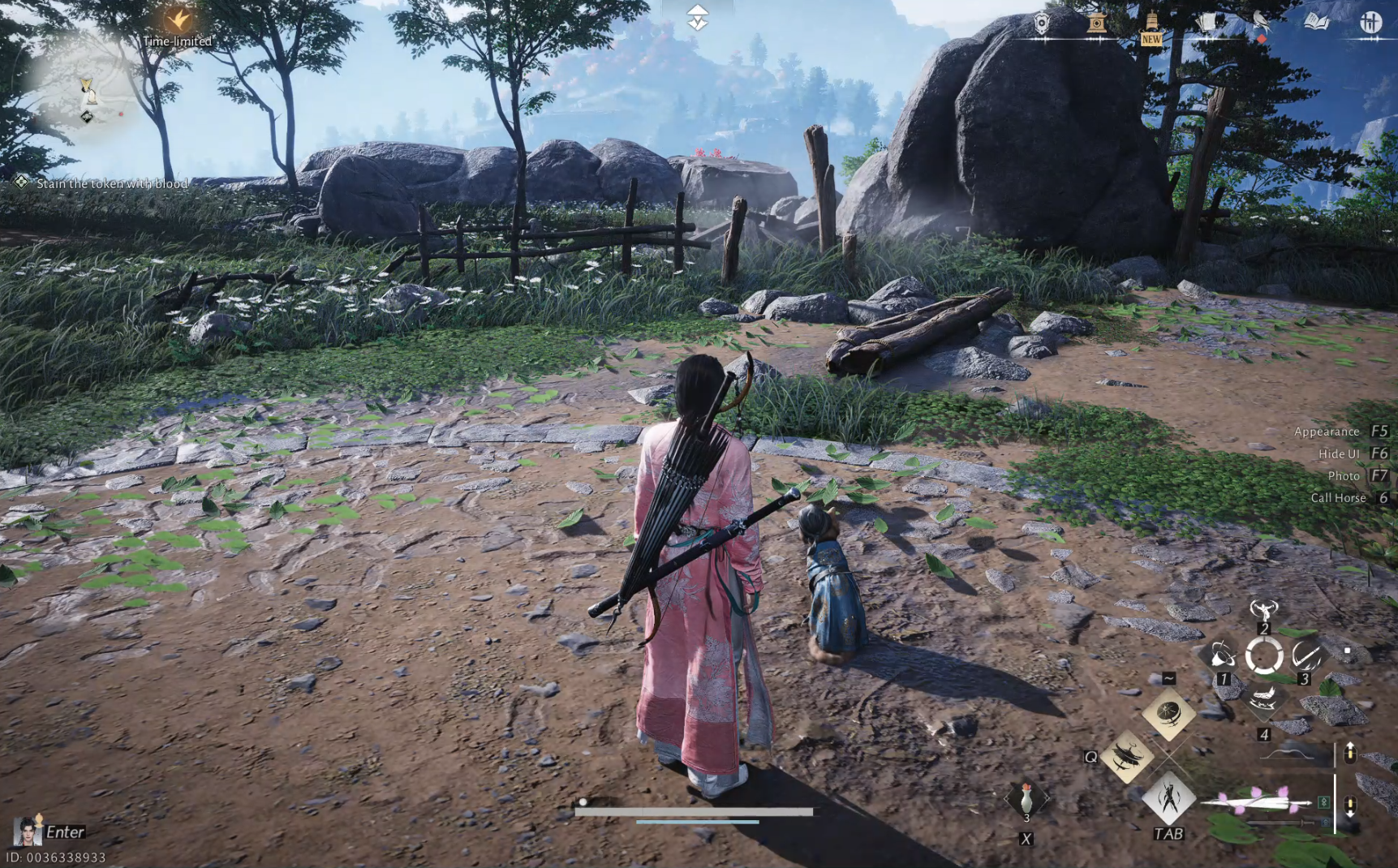The height and width of the screenshot is (868, 1398).
Task: Select the flowered umbrella weapon slot
Action: tap(1256, 802)
